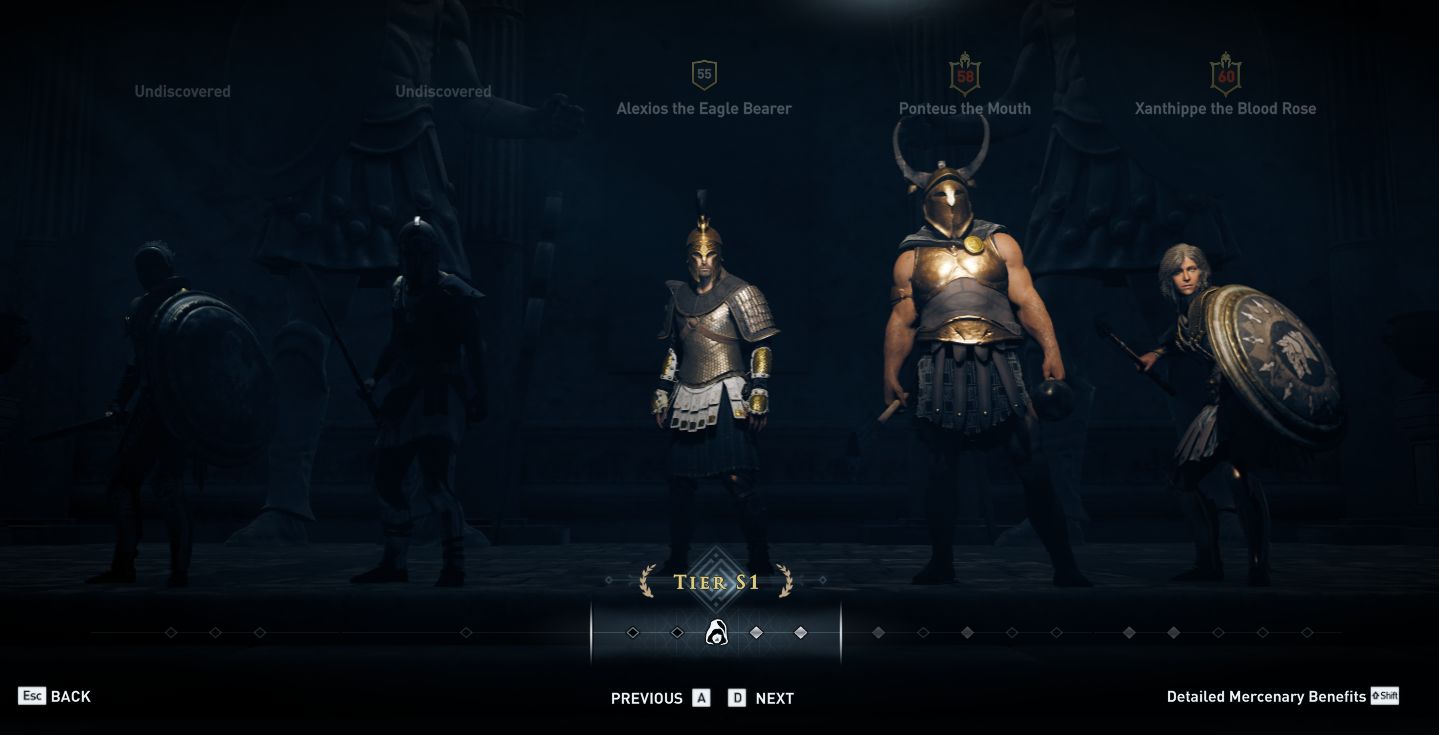Click the rightmost diamond on the progression bar
This screenshot has width=1439, height=735.
[x=1305, y=632]
